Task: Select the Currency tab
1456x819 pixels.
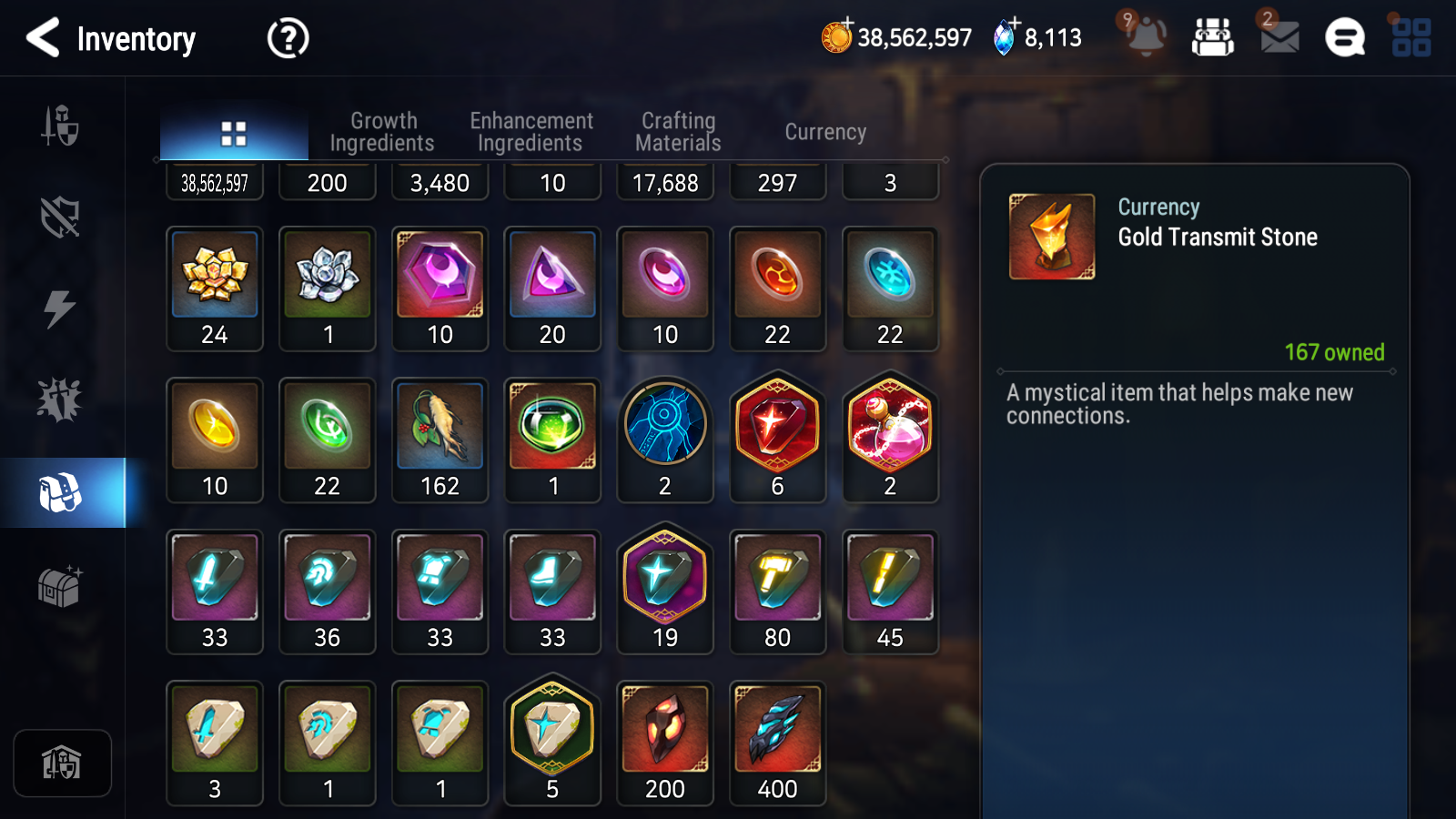Action: tap(825, 132)
